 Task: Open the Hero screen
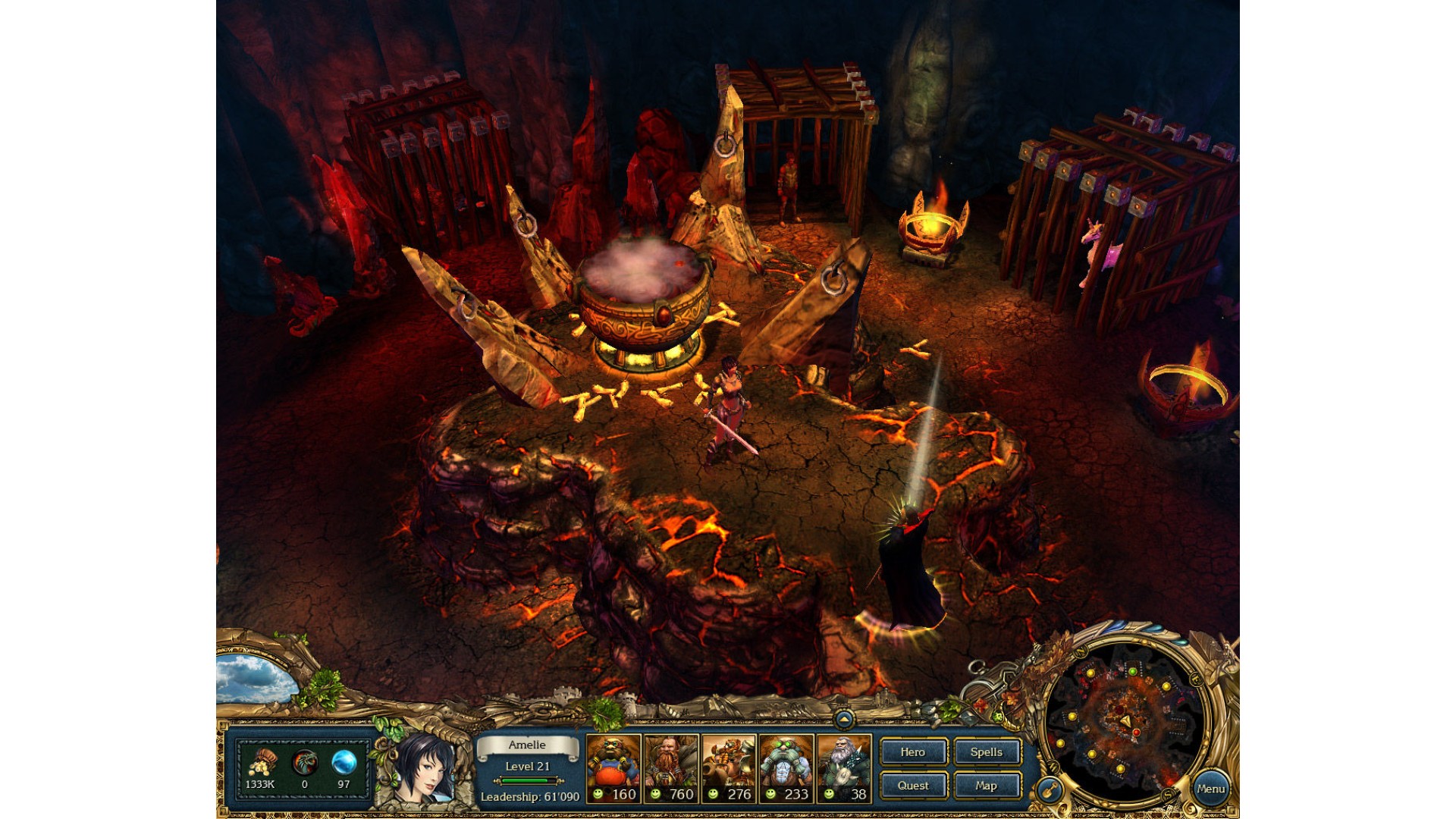[913, 752]
